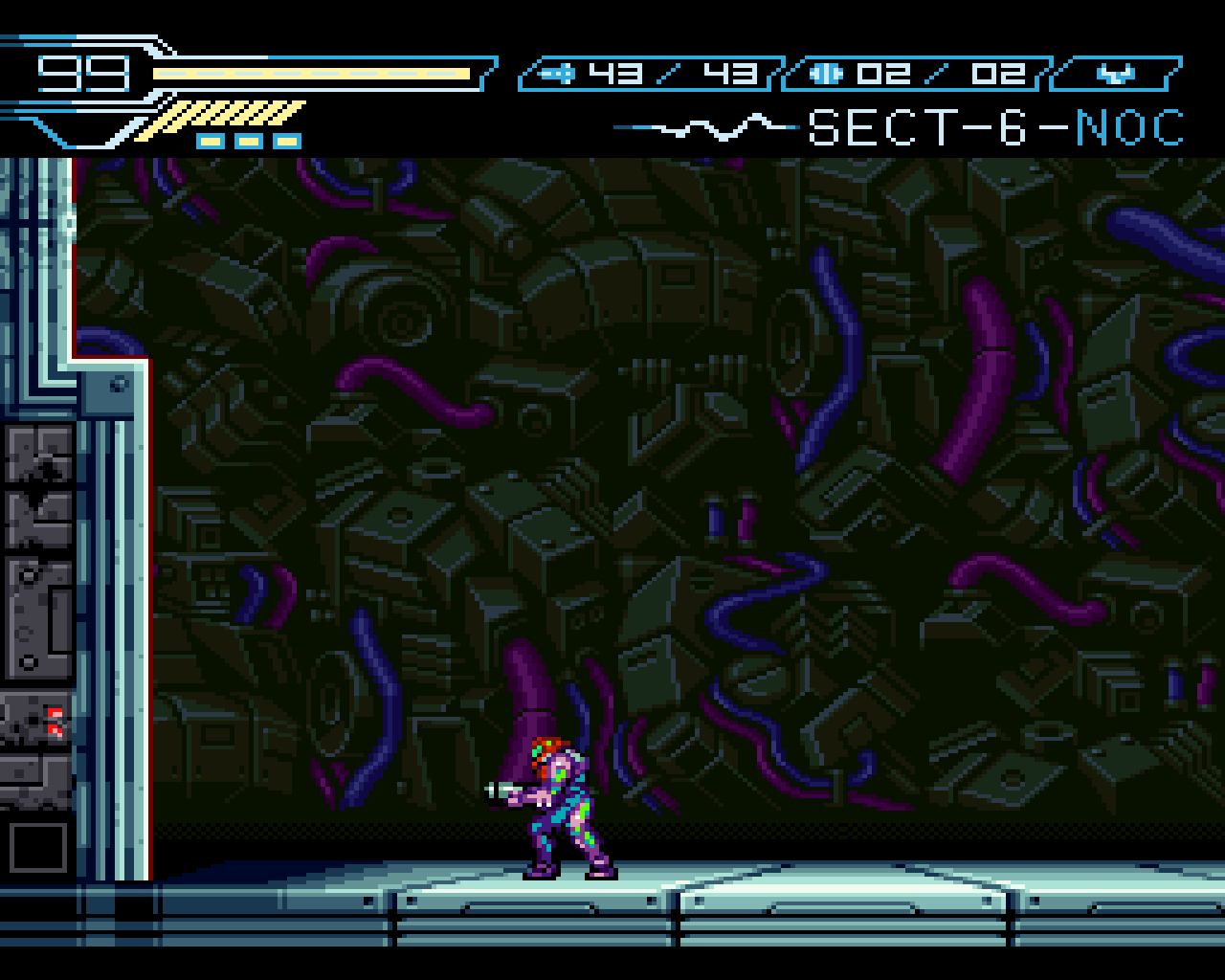Image resolution: width=1225 pixels, height=980 pixels.
Task: Expand the yellow charge meter panel
Action: (234, 115)
